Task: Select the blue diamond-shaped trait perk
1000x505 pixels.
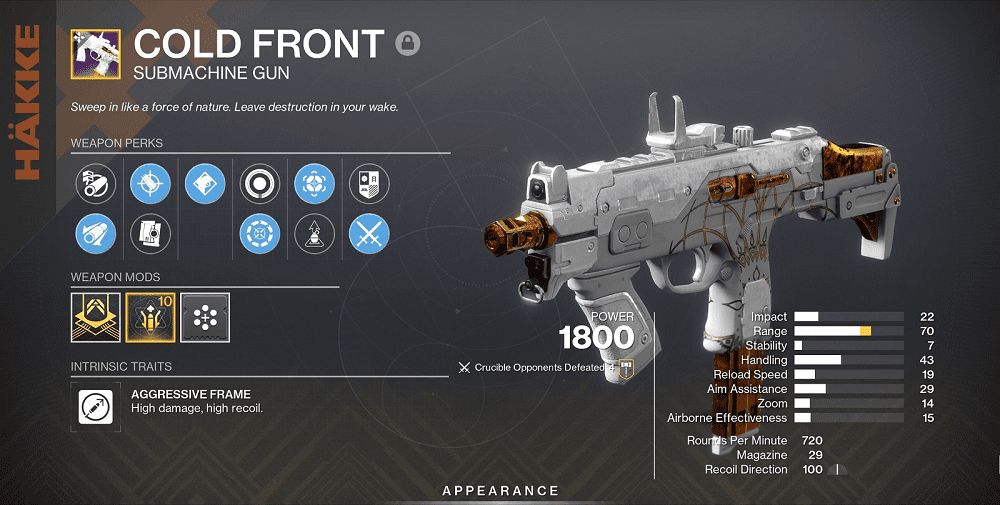Action: (205, 183)
